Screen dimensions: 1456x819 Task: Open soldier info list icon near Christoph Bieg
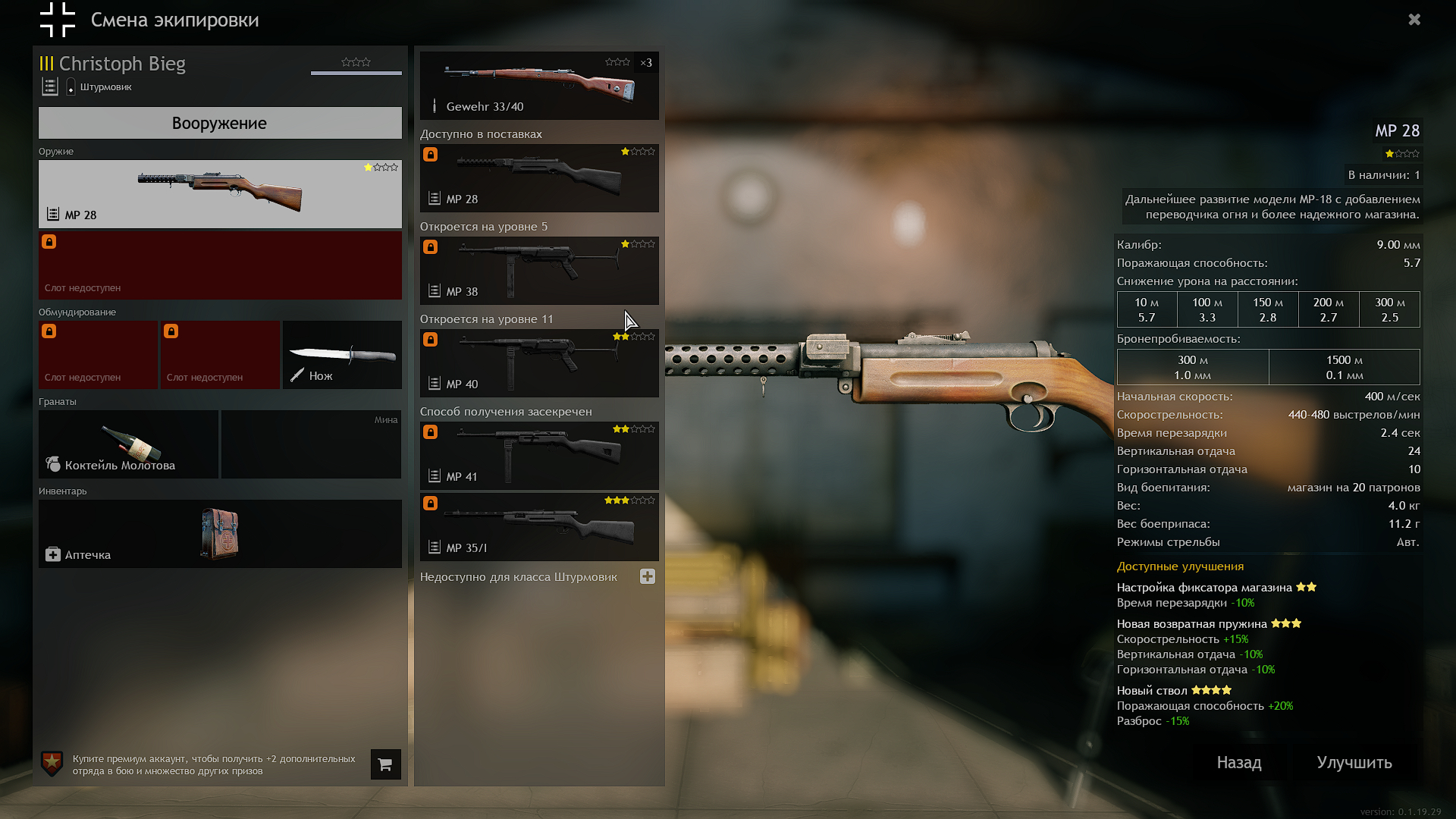50,87
